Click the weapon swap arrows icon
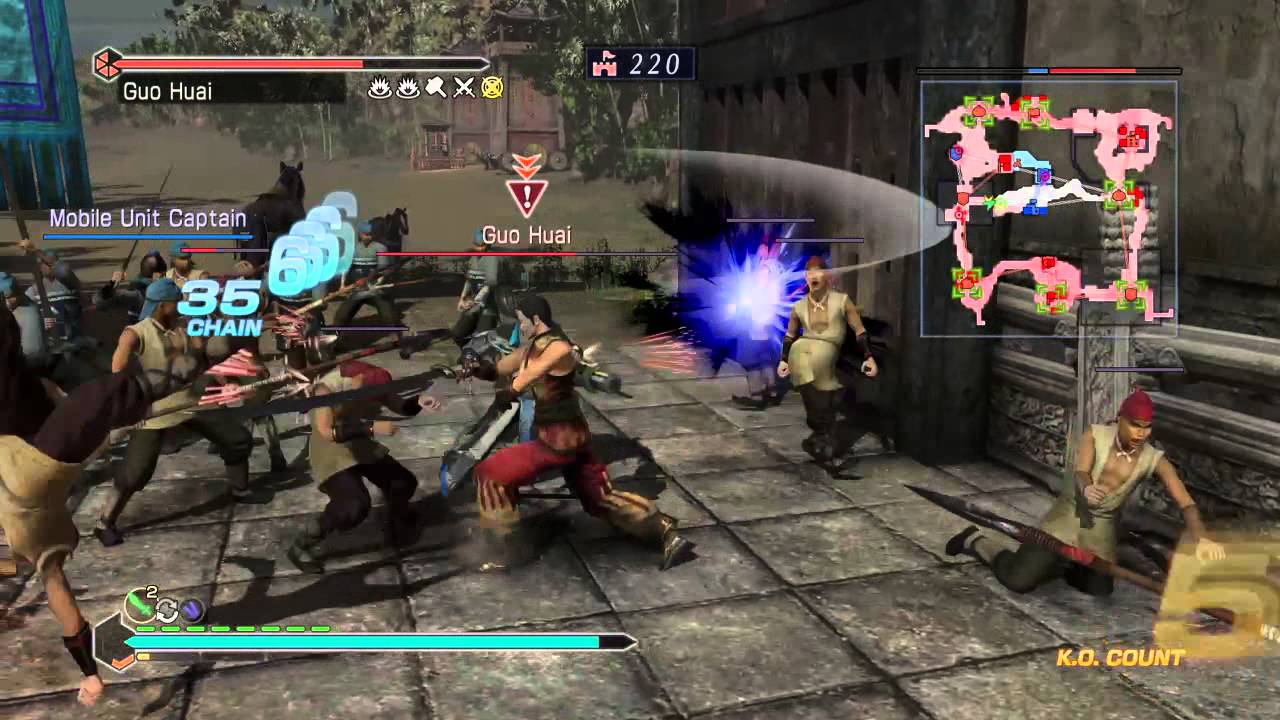The height and width of the screenshot is (720, 1280). point(167,609)
